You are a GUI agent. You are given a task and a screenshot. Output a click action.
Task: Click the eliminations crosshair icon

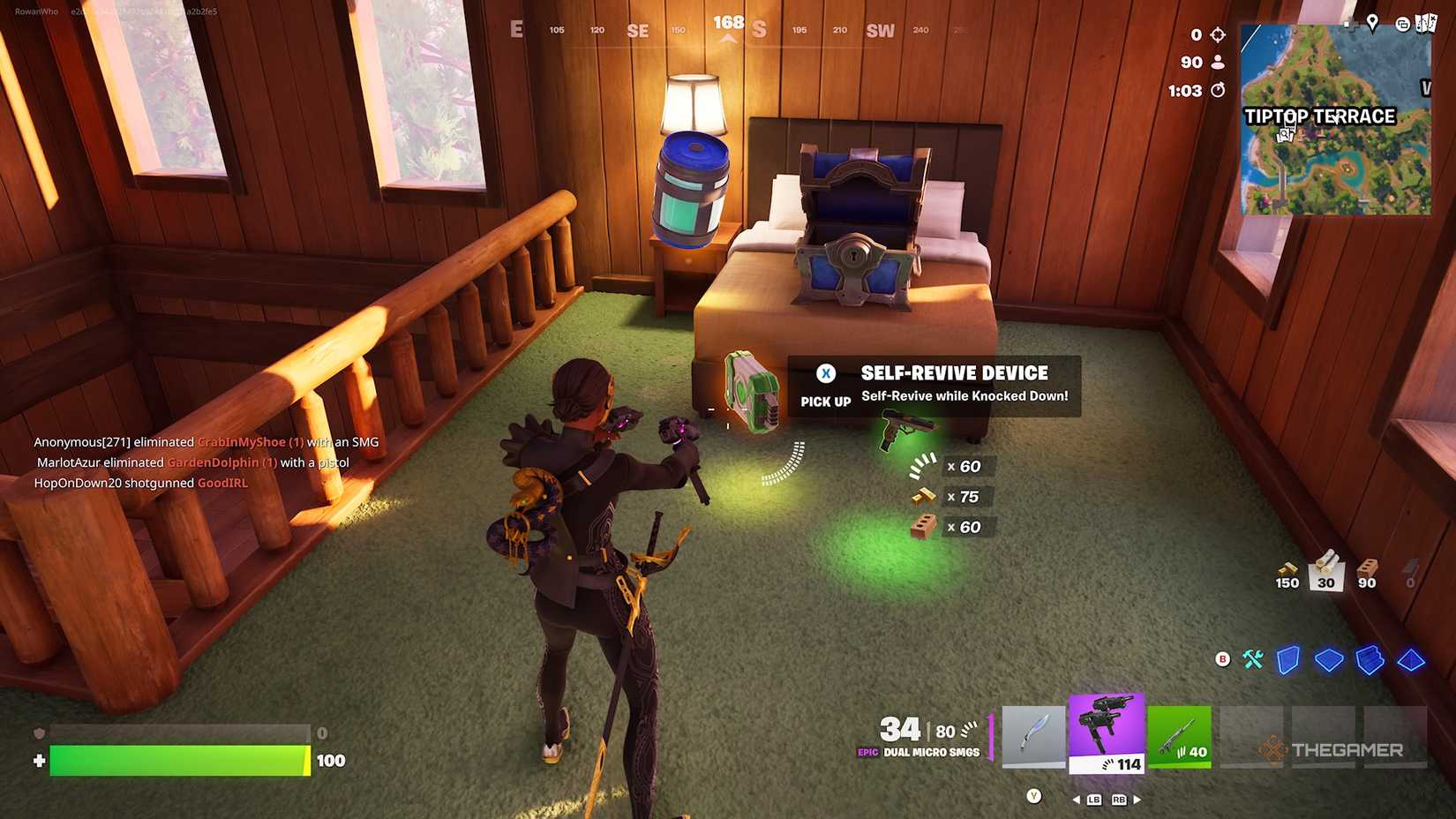coord(1219,35)
